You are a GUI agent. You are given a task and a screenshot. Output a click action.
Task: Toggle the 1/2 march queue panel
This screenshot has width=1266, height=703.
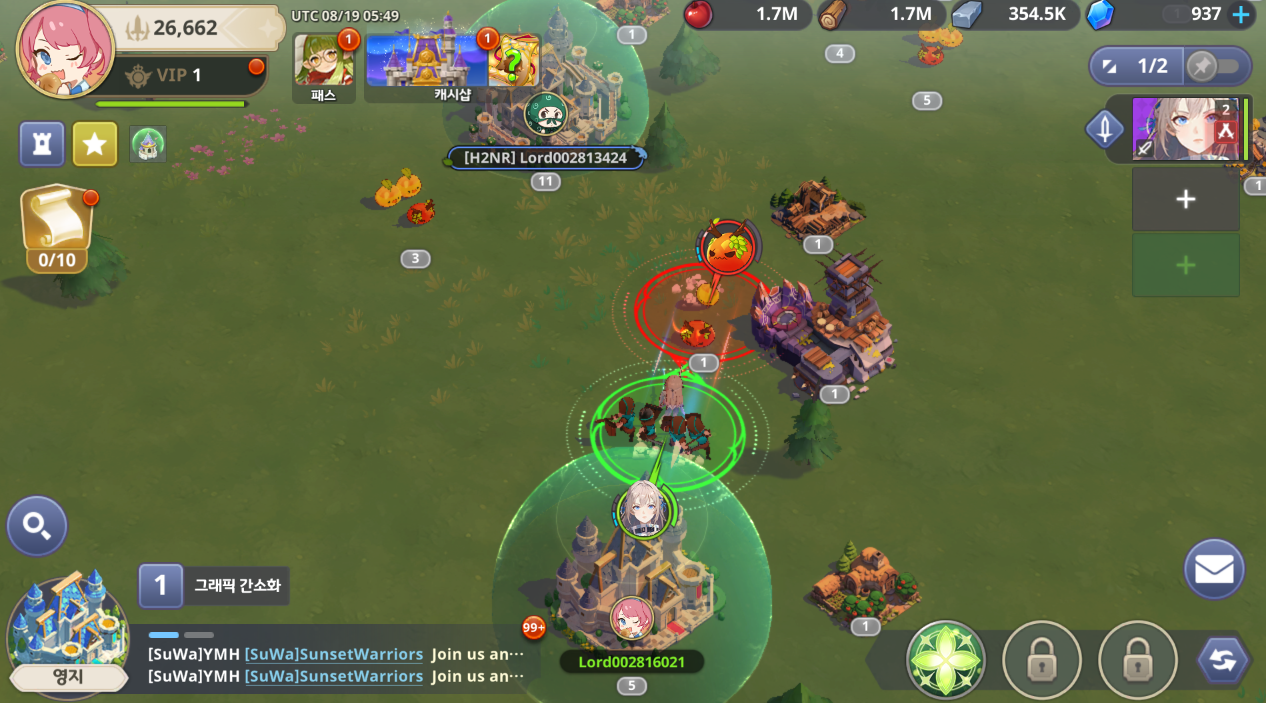(x=1138, y=66)
